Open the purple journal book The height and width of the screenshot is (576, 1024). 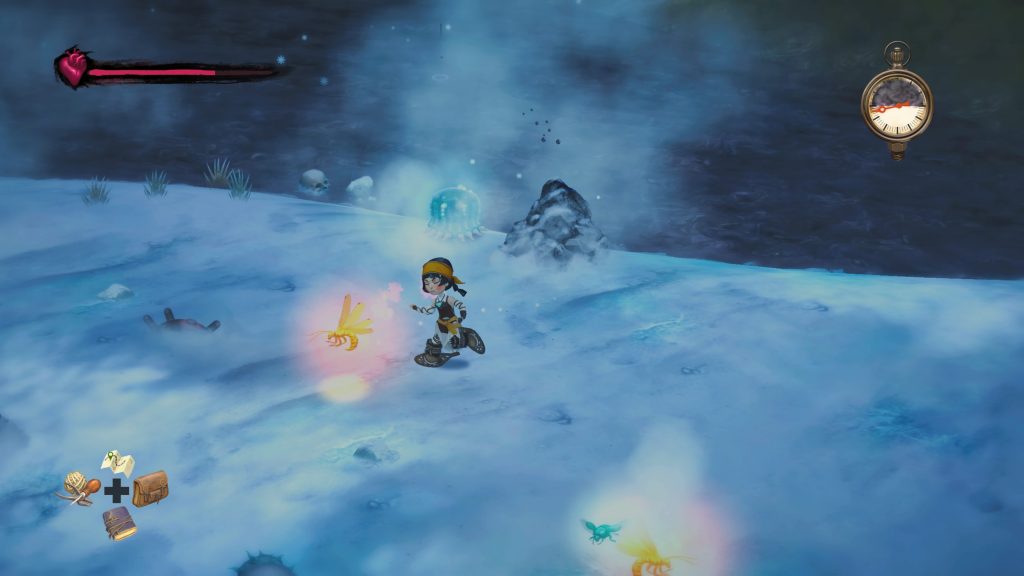(119, 522)
